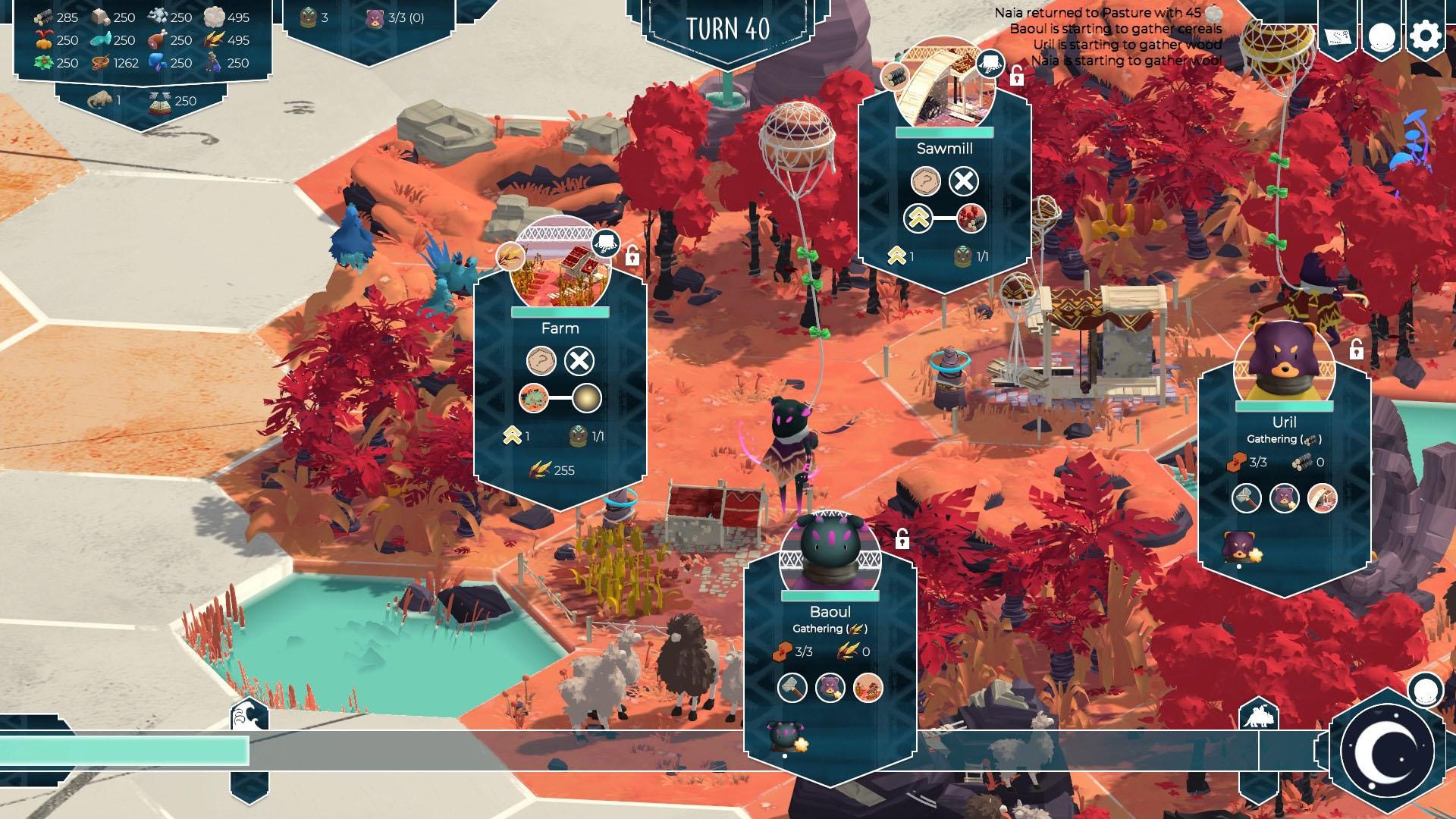This screenshot has height=819, width=1456.
Task: Click the bear-face action icon in Uril's panel
Action: point(1285,498)
